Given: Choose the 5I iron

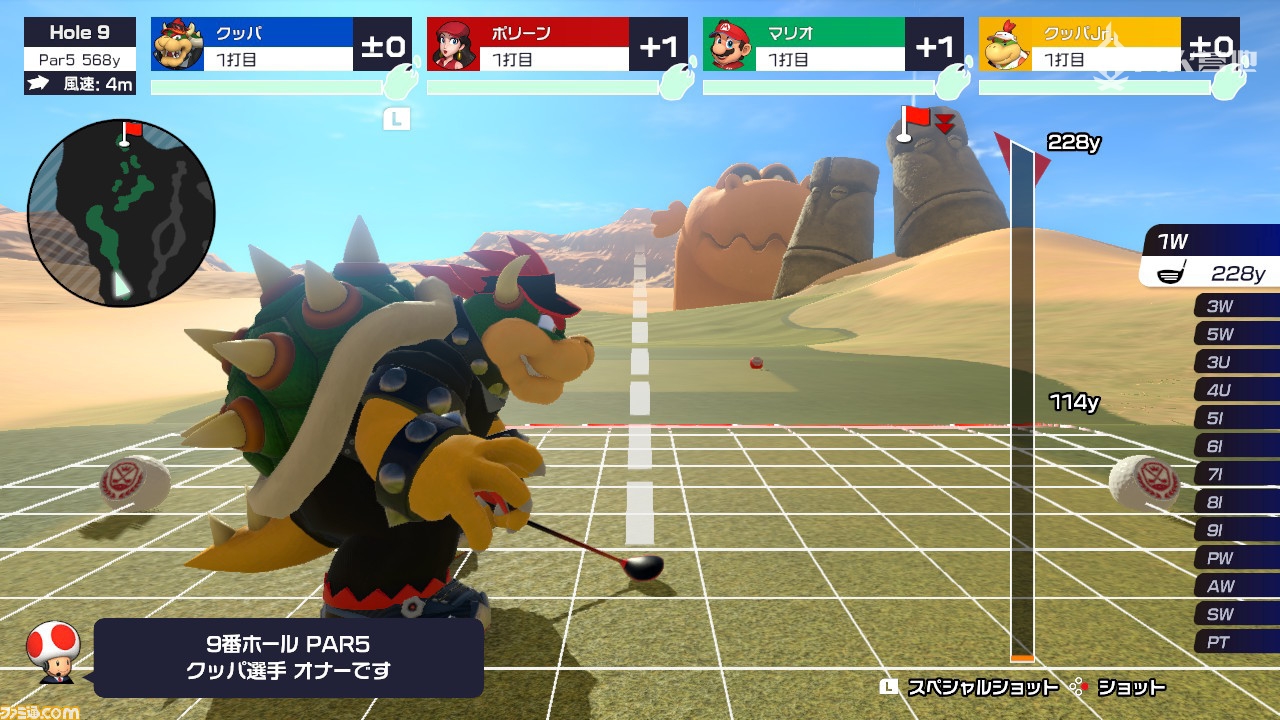Looking at the screenshot, I should click(1236, 419).
